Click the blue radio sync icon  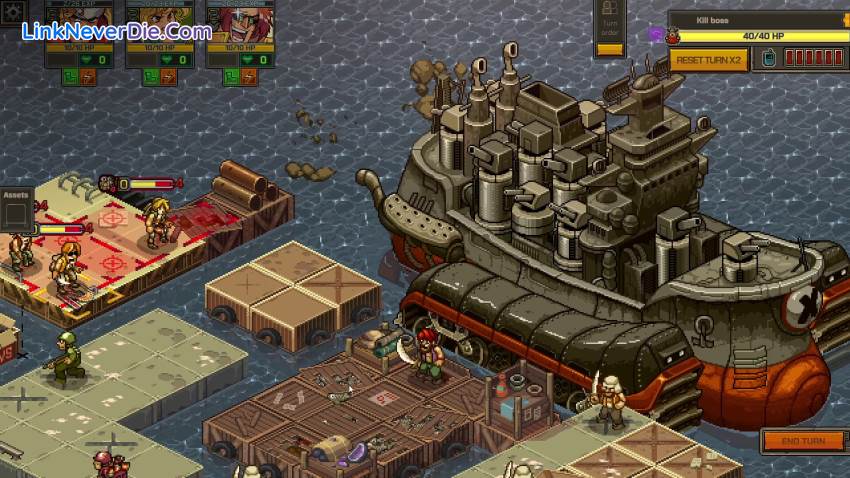(x=767, y=59)
